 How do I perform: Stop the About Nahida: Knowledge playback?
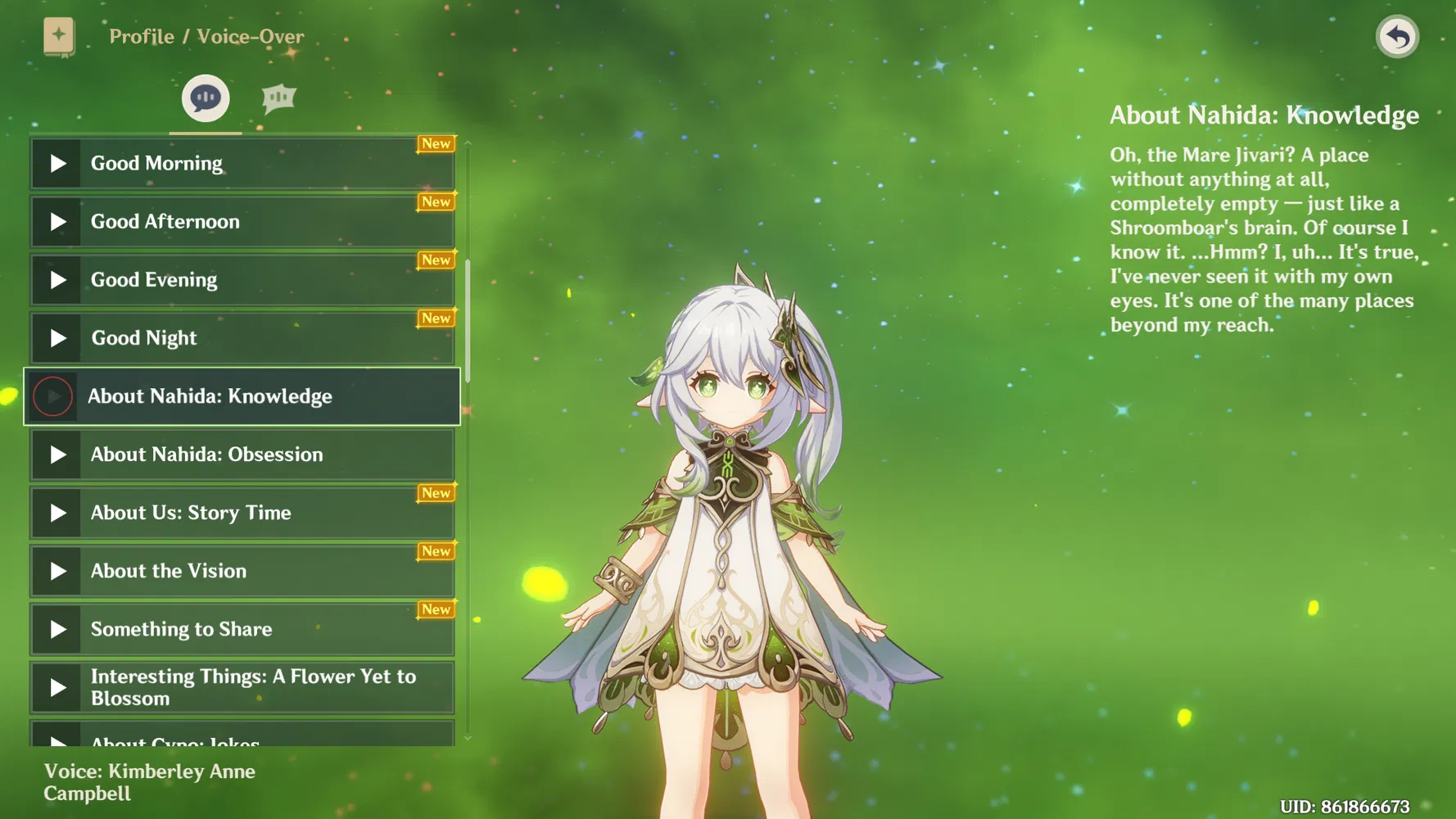click(53, 396)
